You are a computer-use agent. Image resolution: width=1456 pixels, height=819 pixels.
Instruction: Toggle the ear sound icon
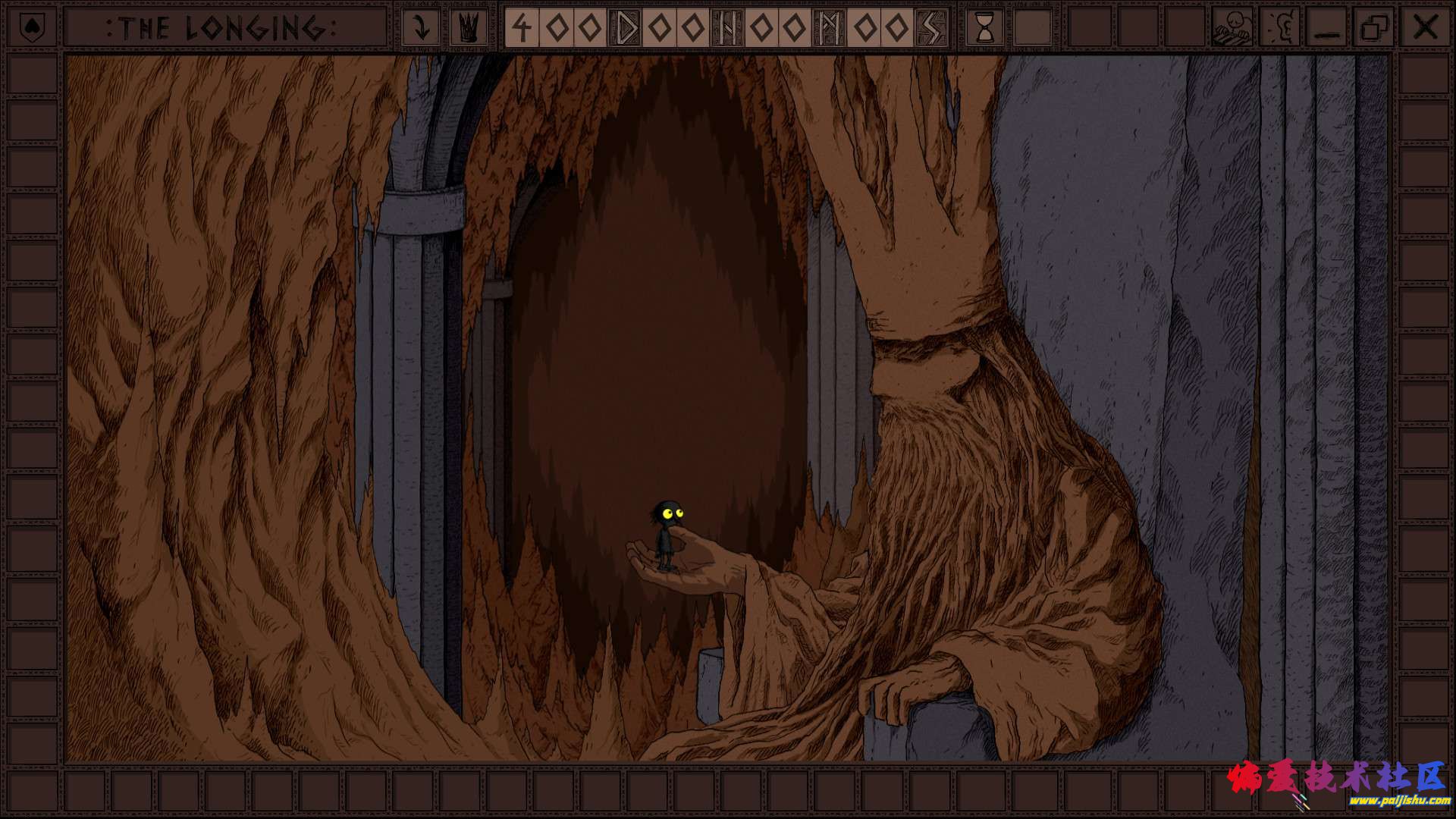[x=1280, y=28]
